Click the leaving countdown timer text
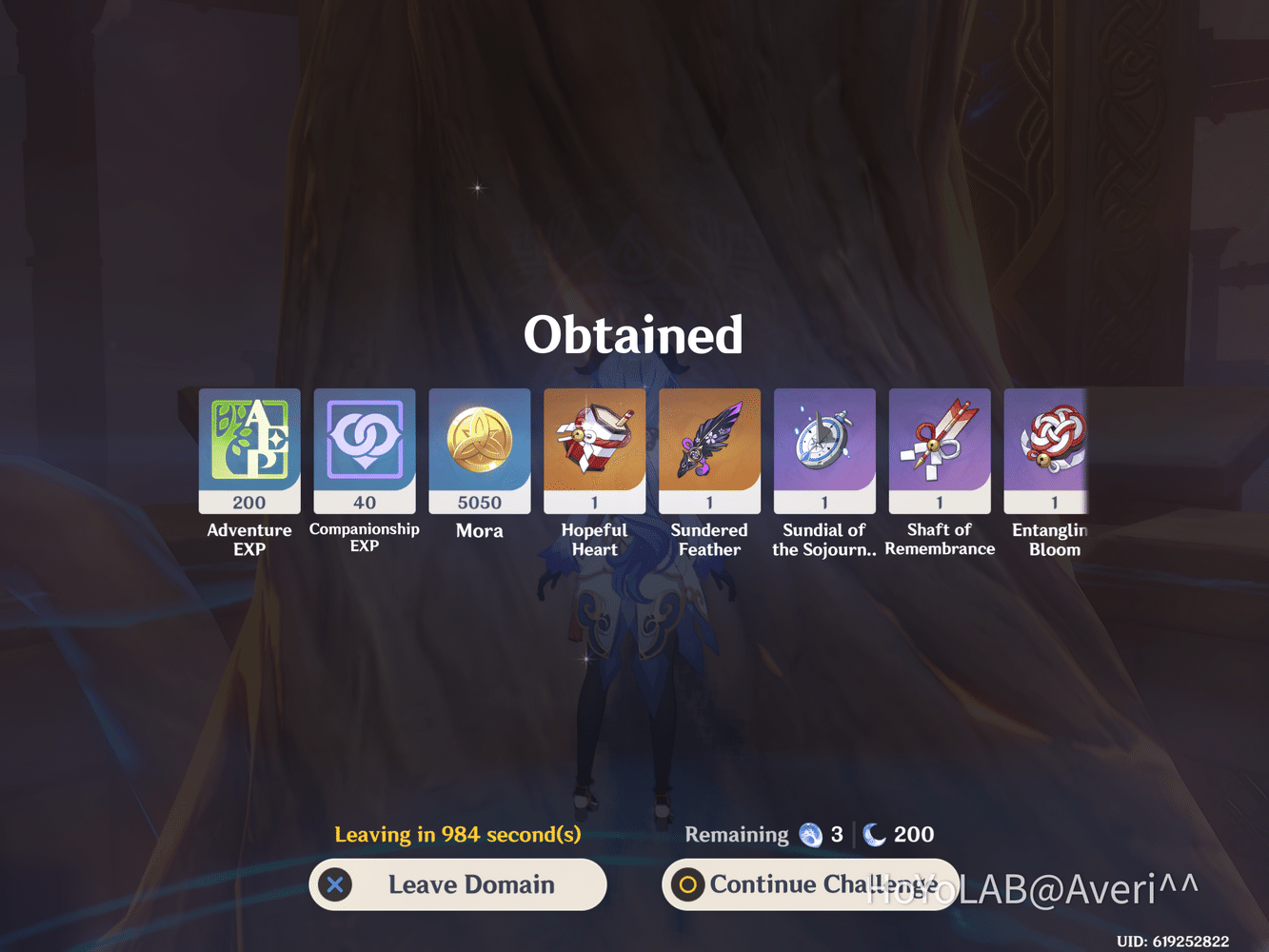Viewport: 1269px width, 952px height. coord(458,835)
